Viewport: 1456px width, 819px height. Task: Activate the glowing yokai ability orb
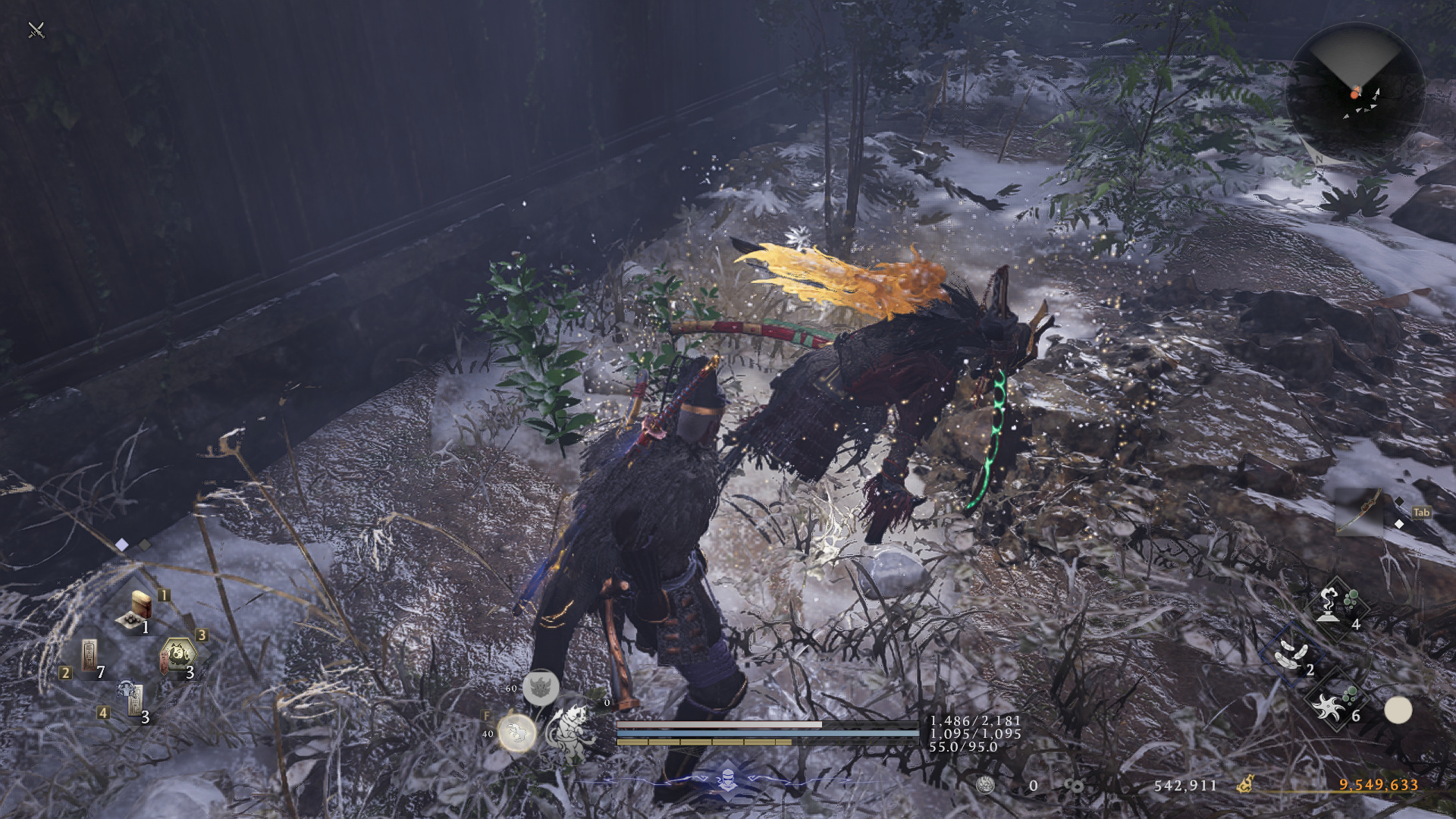point(517,733)
